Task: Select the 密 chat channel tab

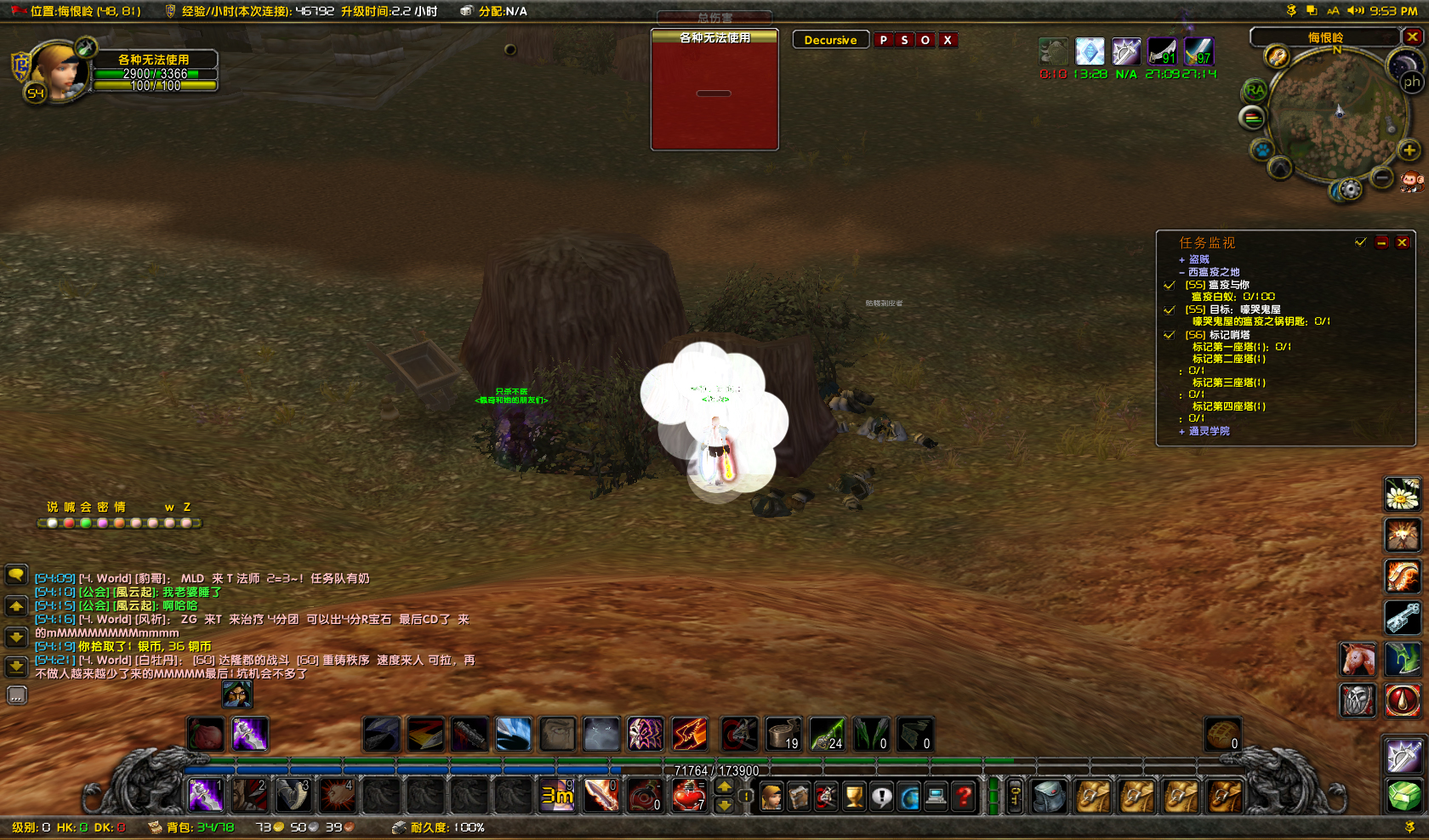Action: click(x=102, y=507)
